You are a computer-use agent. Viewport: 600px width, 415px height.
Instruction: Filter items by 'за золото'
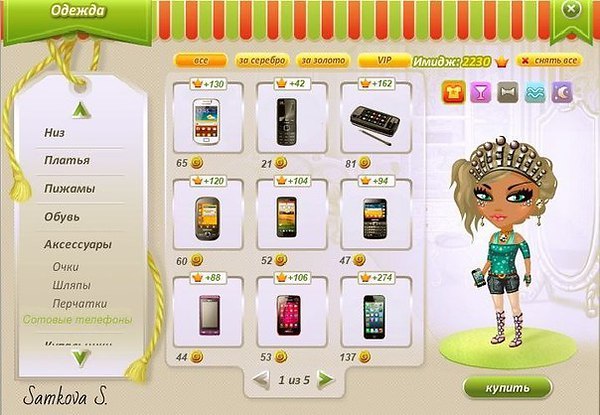(322, 61)
